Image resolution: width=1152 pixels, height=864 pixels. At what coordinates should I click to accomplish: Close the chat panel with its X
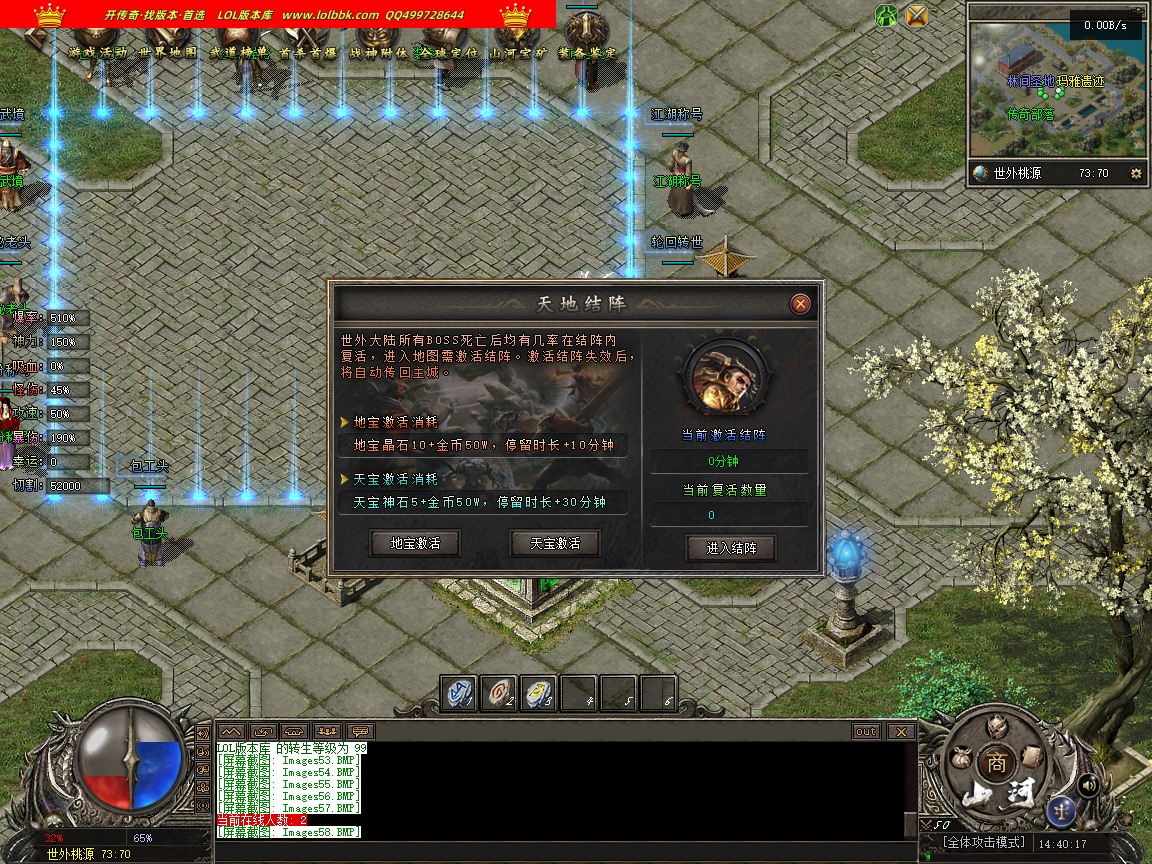[x=901, y=731]
